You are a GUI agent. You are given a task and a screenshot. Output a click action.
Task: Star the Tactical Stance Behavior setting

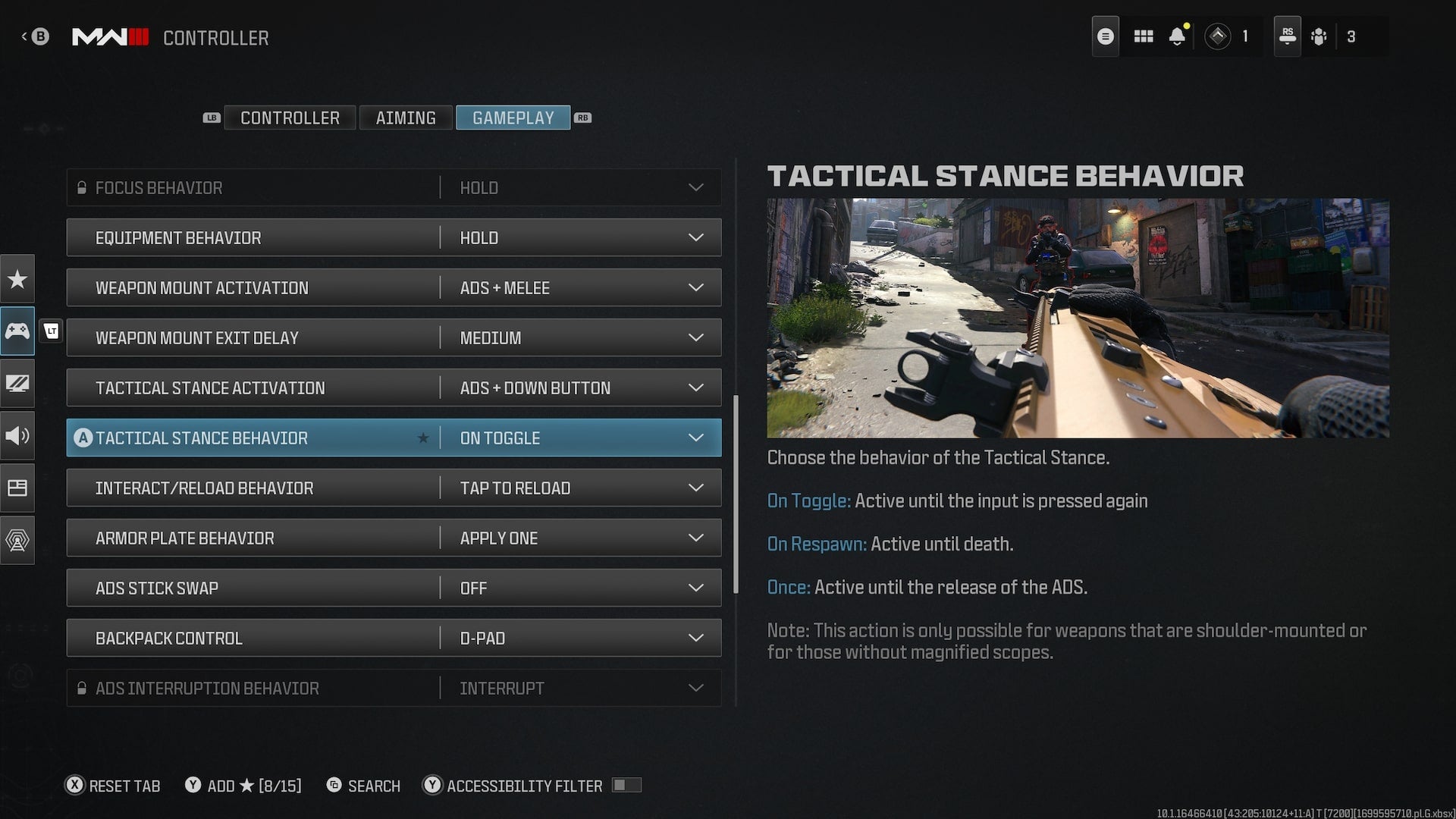pos(423,438)
